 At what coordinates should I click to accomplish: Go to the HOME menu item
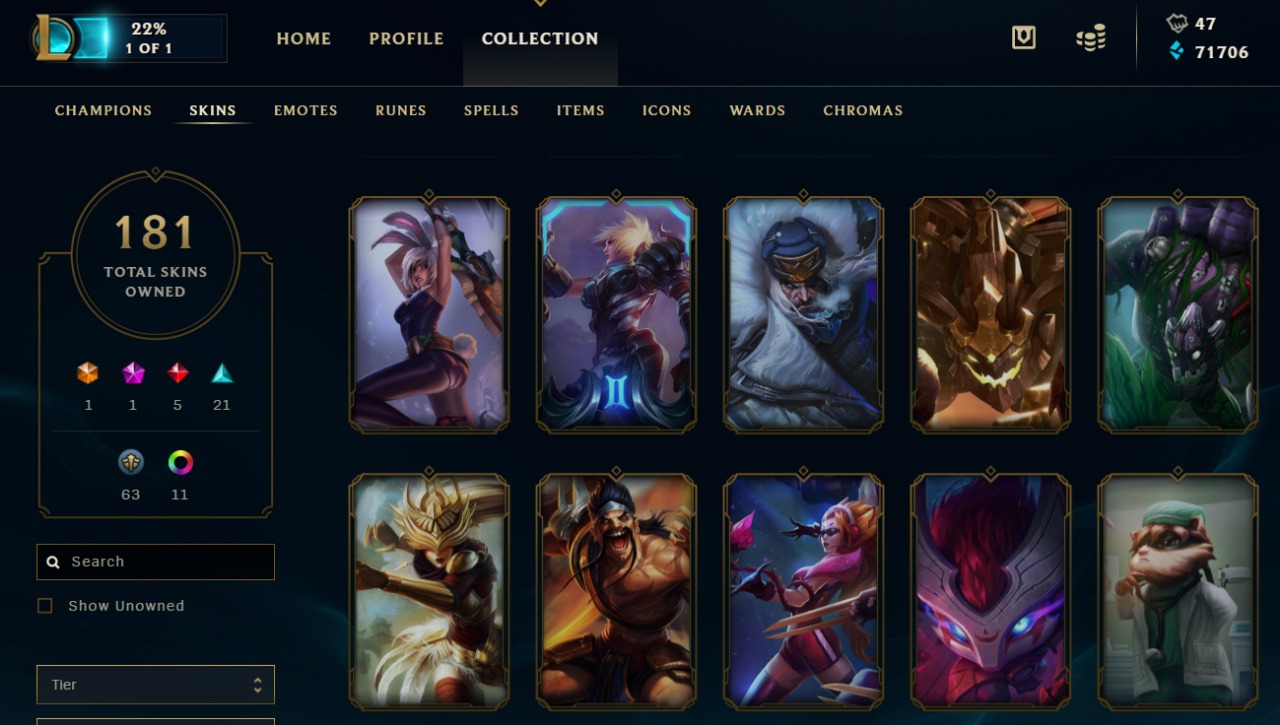[x=304, y=38]
